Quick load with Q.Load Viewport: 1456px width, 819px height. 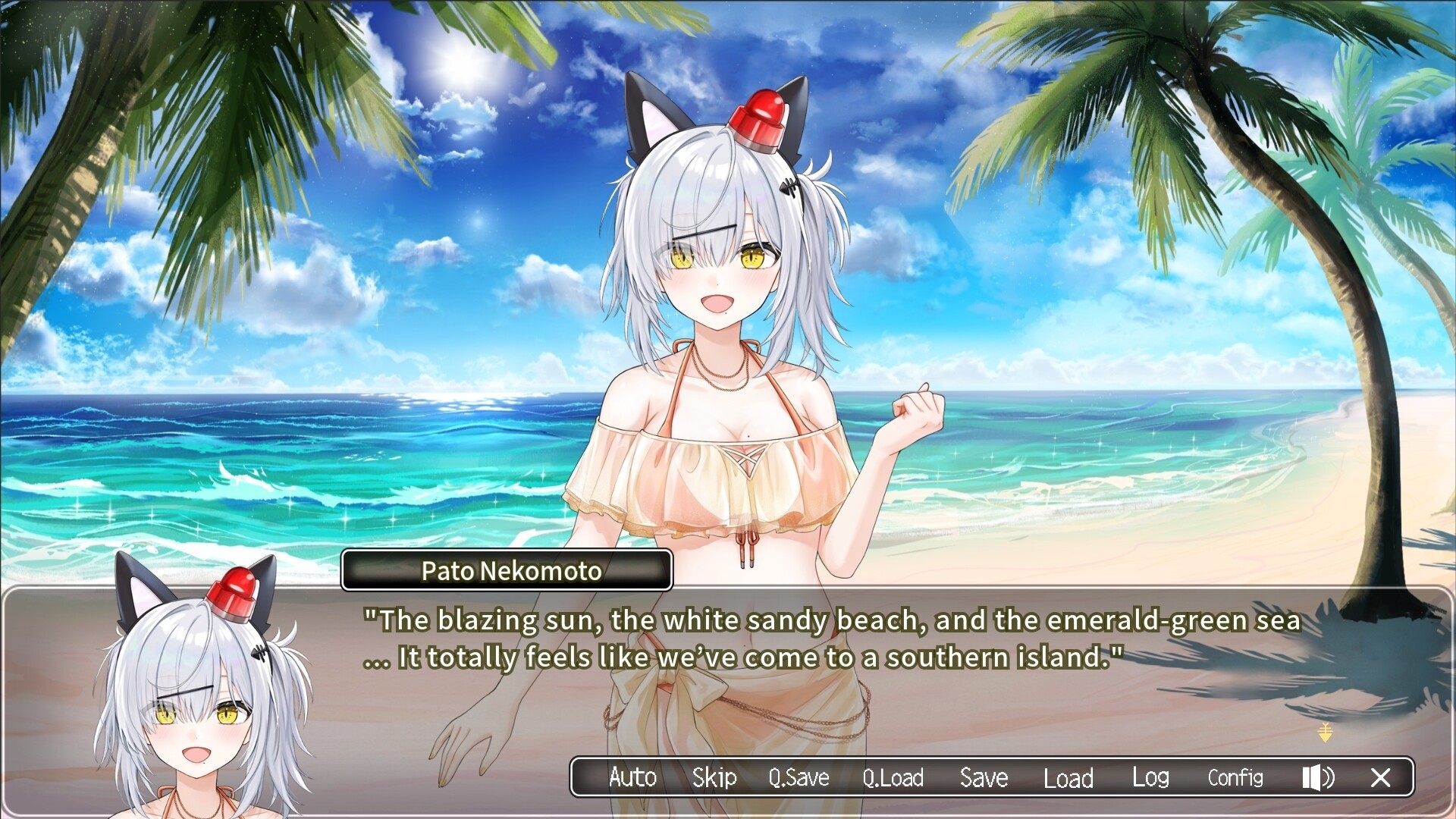pos(893,777)
